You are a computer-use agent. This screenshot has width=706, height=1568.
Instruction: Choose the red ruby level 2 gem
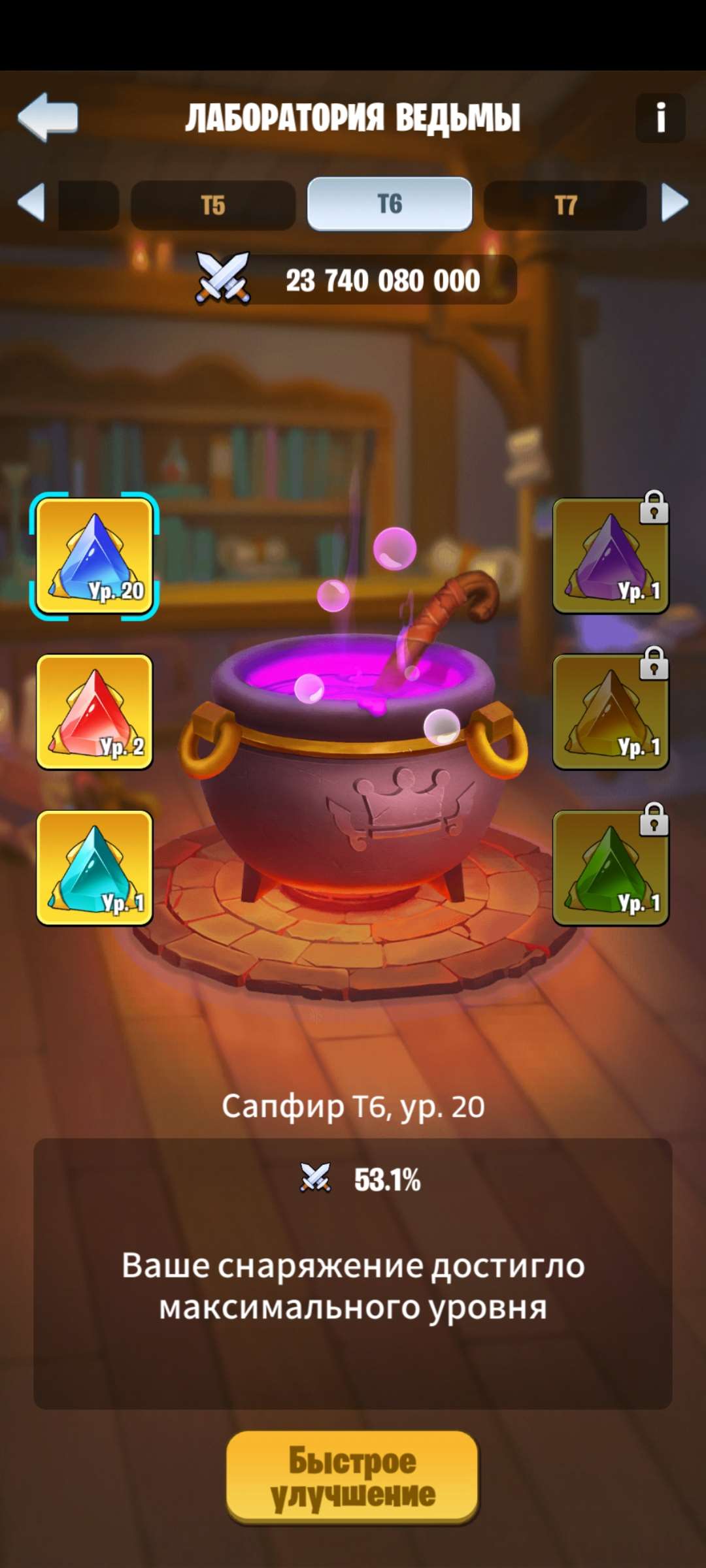pos(94,712)
